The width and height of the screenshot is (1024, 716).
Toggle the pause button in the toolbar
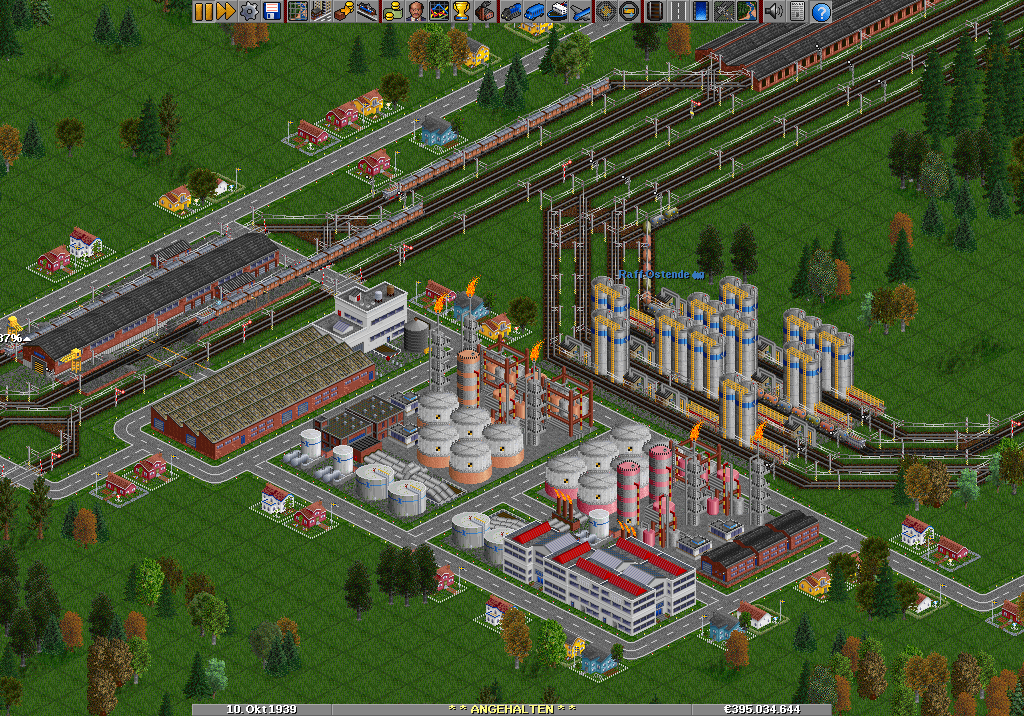[203, 12]
